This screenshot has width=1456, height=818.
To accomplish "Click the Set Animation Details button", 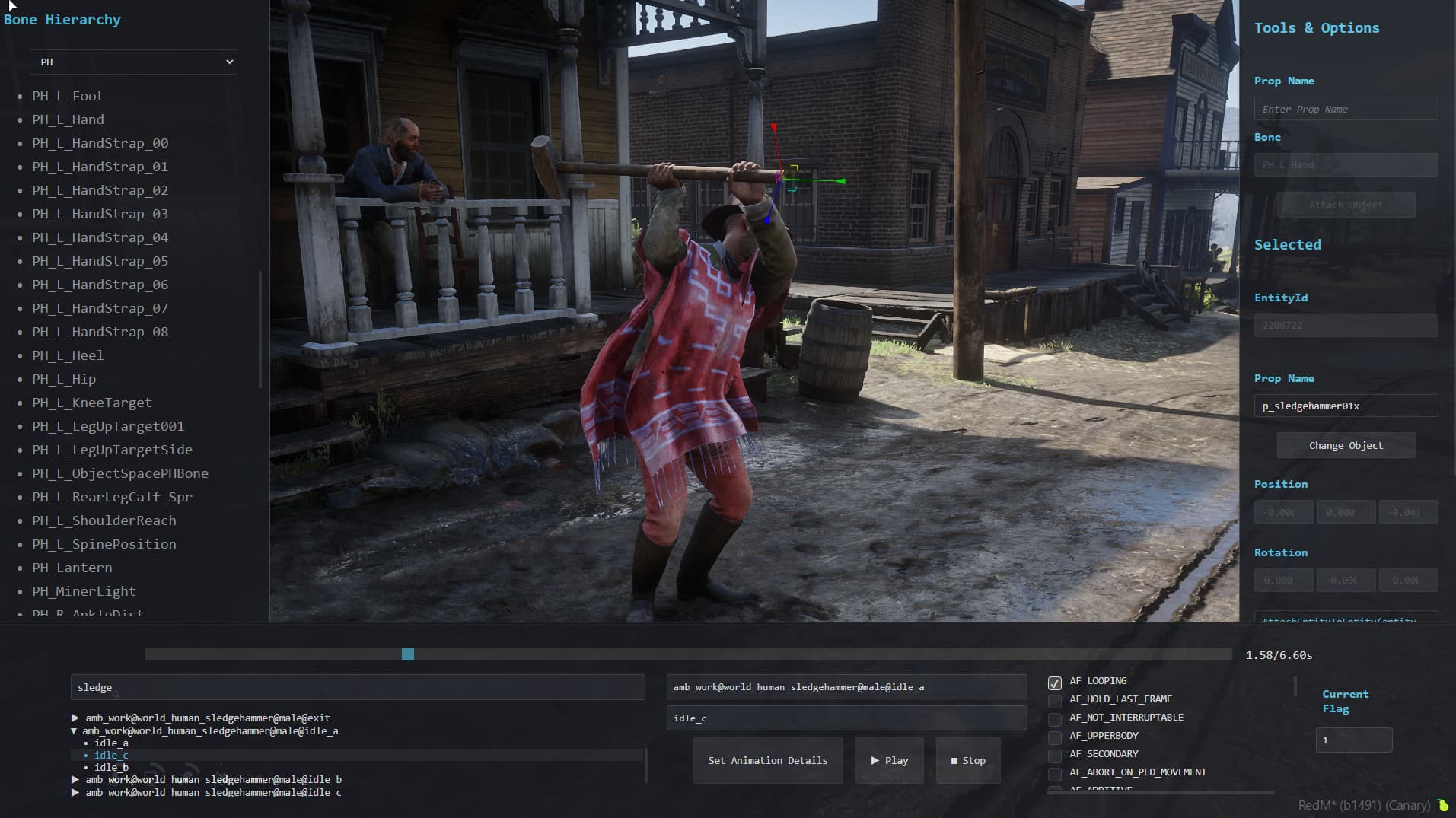I will pyautogui.click(x=767, y=759).
